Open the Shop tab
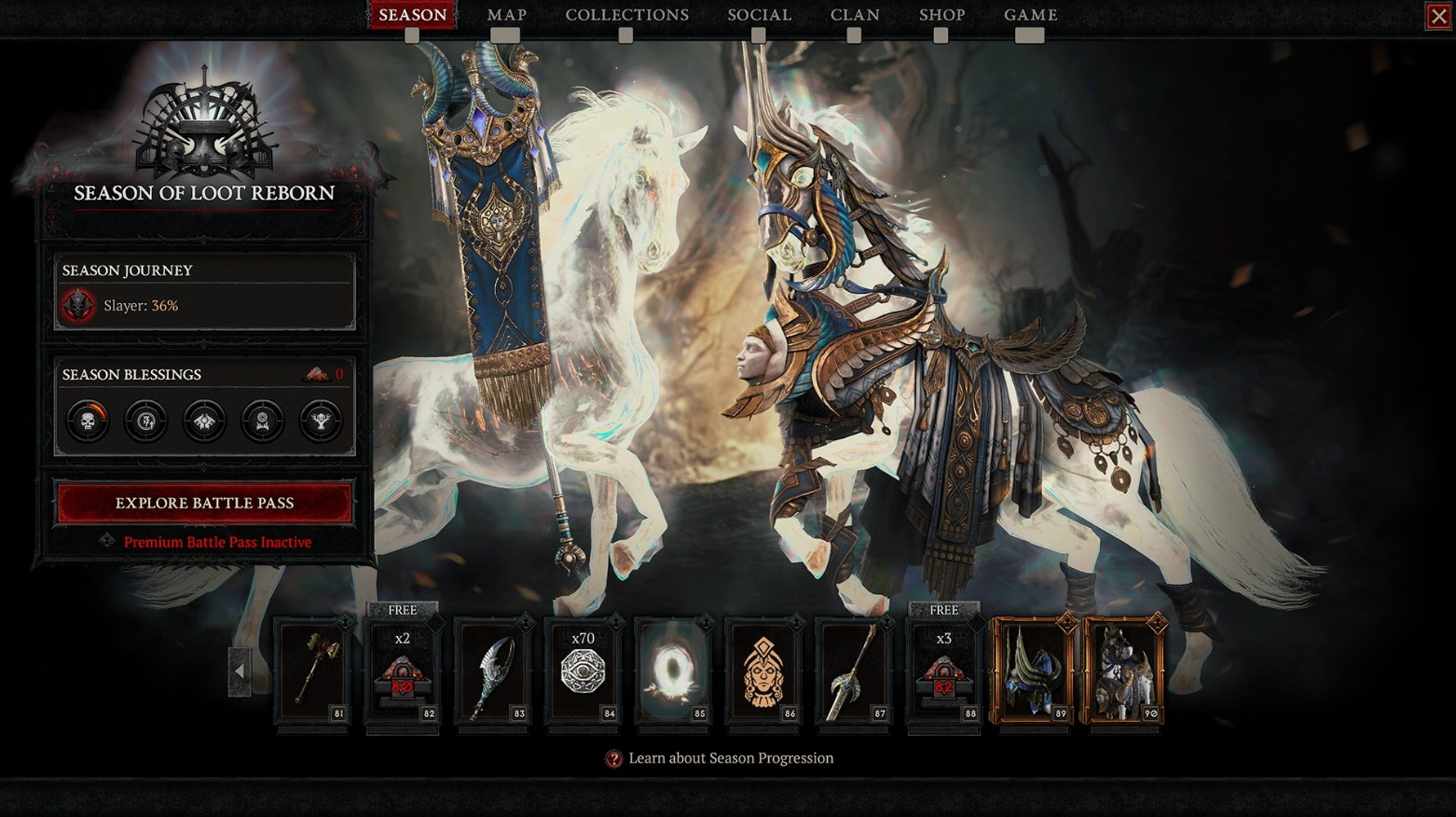This screenshot has width=1456, height=817. tap(941, 15)
